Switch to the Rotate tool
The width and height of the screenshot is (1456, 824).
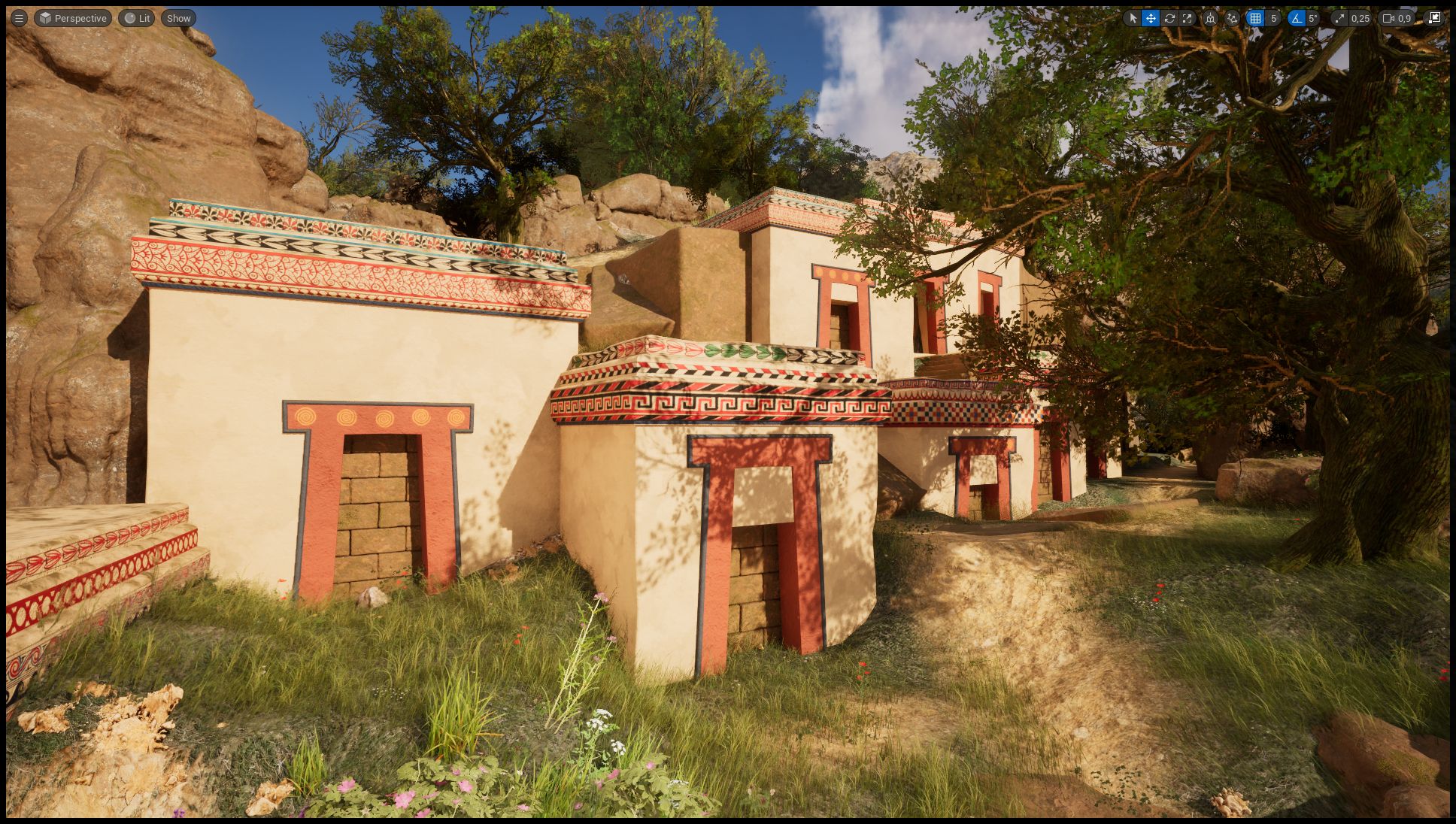(1170, 19)
